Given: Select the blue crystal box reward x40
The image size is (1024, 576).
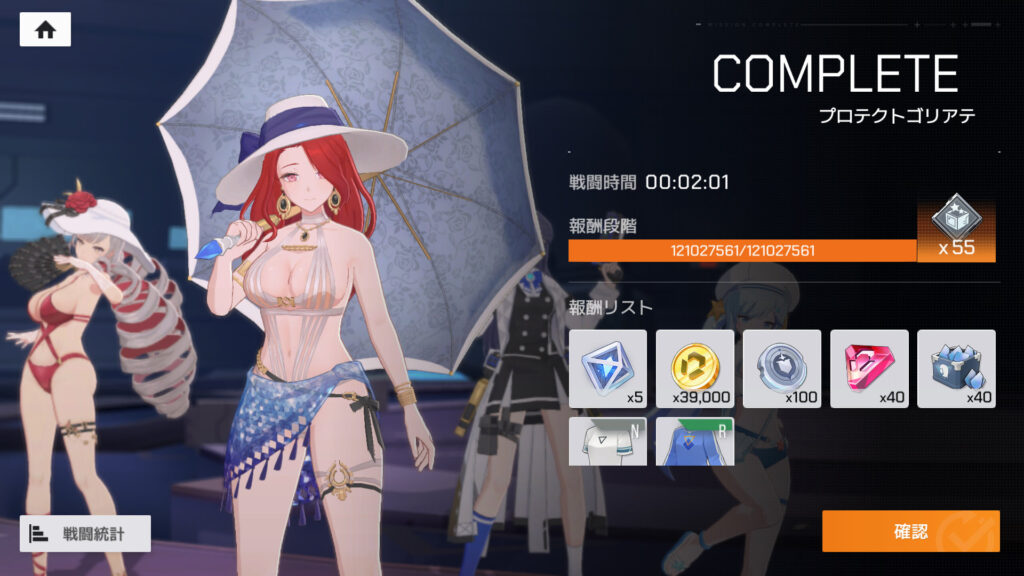Looking at the screenshot, I should click(956, 368).
